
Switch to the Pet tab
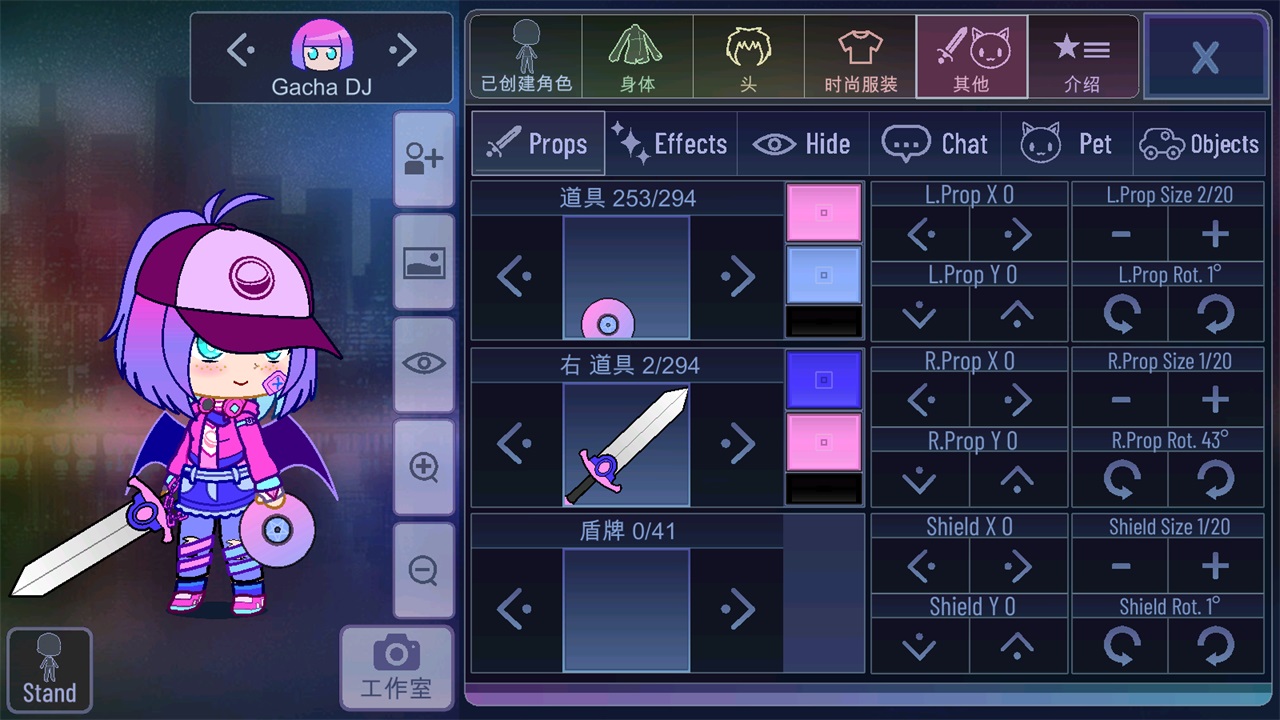1068,143
